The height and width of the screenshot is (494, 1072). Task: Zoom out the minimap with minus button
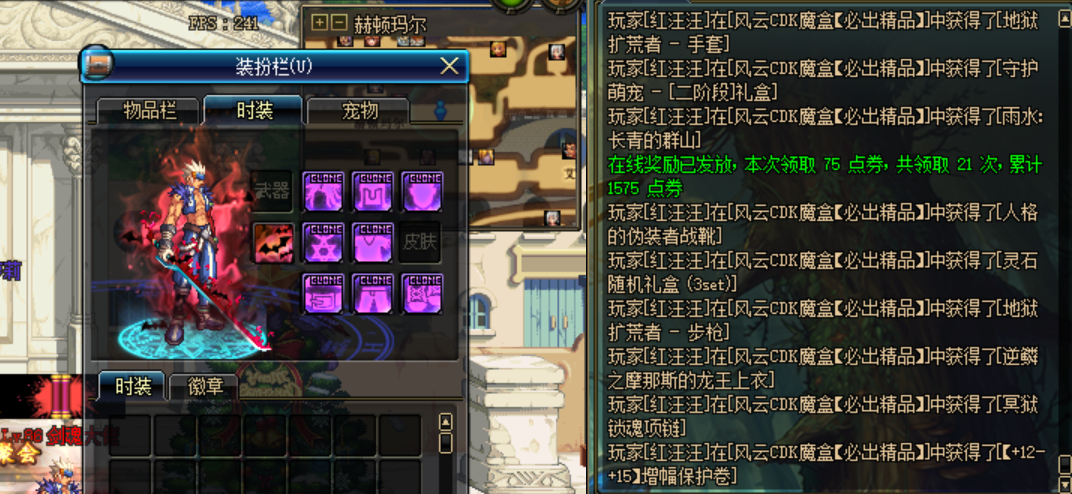(x=339, y=21)
